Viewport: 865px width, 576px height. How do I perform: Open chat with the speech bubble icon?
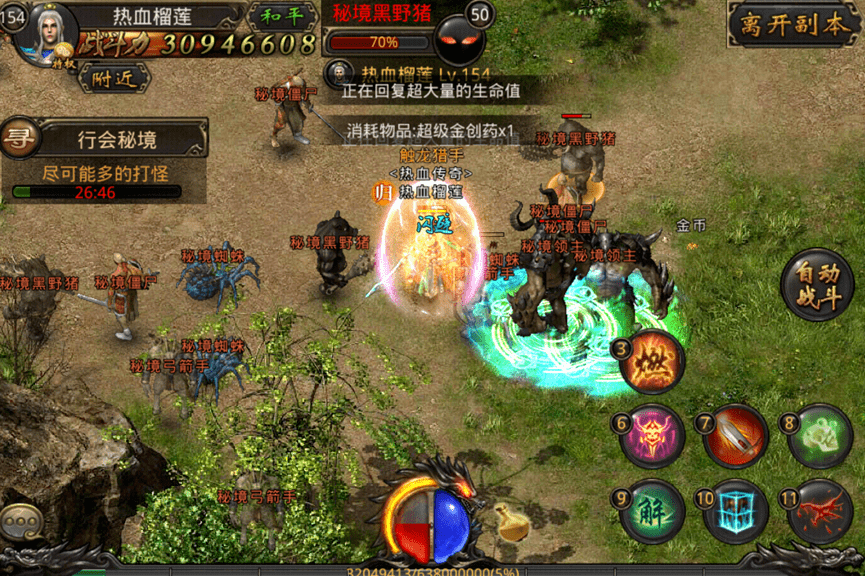click(x=23, y=523)
